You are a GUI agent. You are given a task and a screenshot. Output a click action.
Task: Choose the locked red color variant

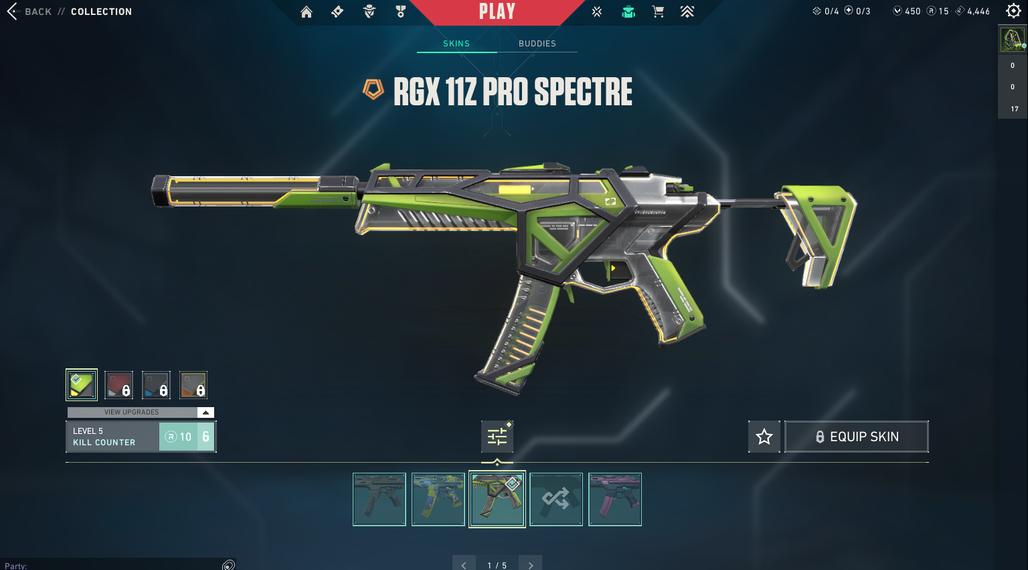tap(119, 384)
